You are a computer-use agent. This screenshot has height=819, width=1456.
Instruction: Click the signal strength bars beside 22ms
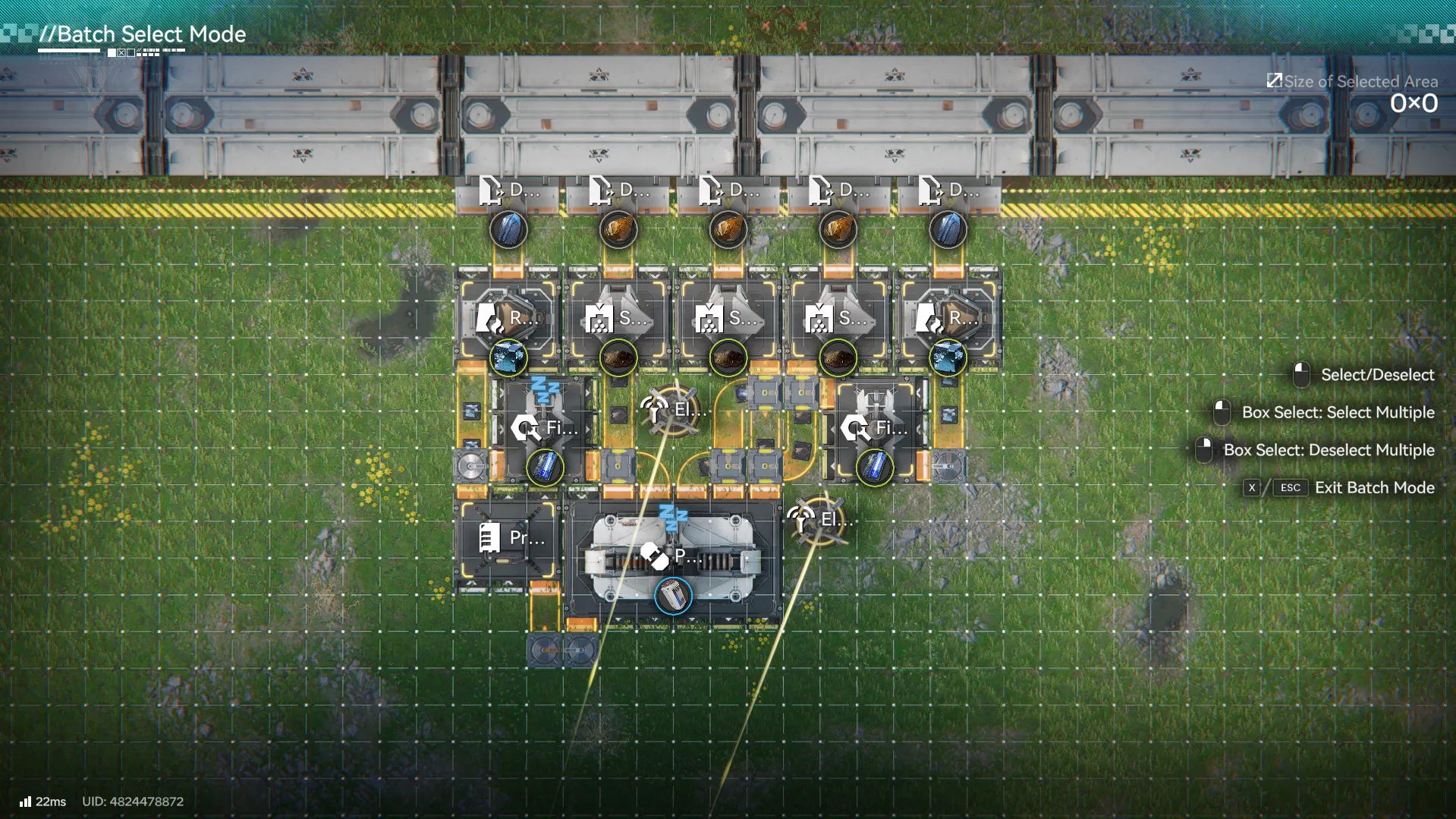click(x=27, y=801)
